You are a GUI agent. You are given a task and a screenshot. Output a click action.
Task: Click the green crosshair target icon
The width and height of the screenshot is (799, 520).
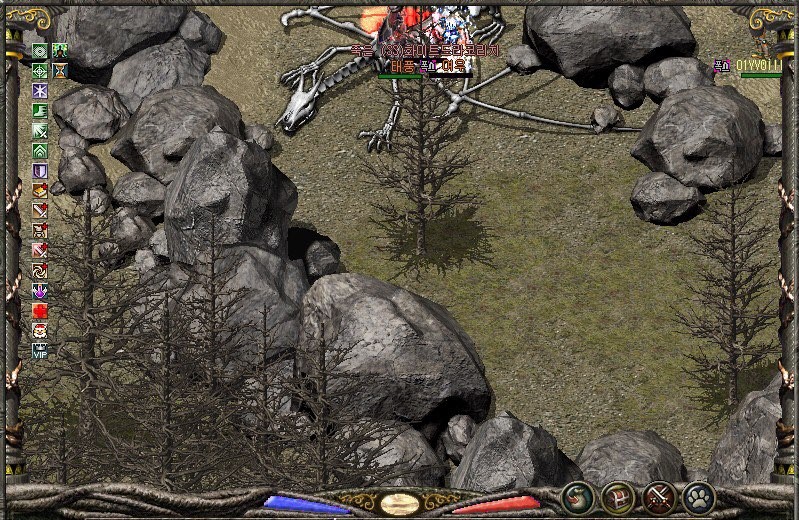point(40,70)
